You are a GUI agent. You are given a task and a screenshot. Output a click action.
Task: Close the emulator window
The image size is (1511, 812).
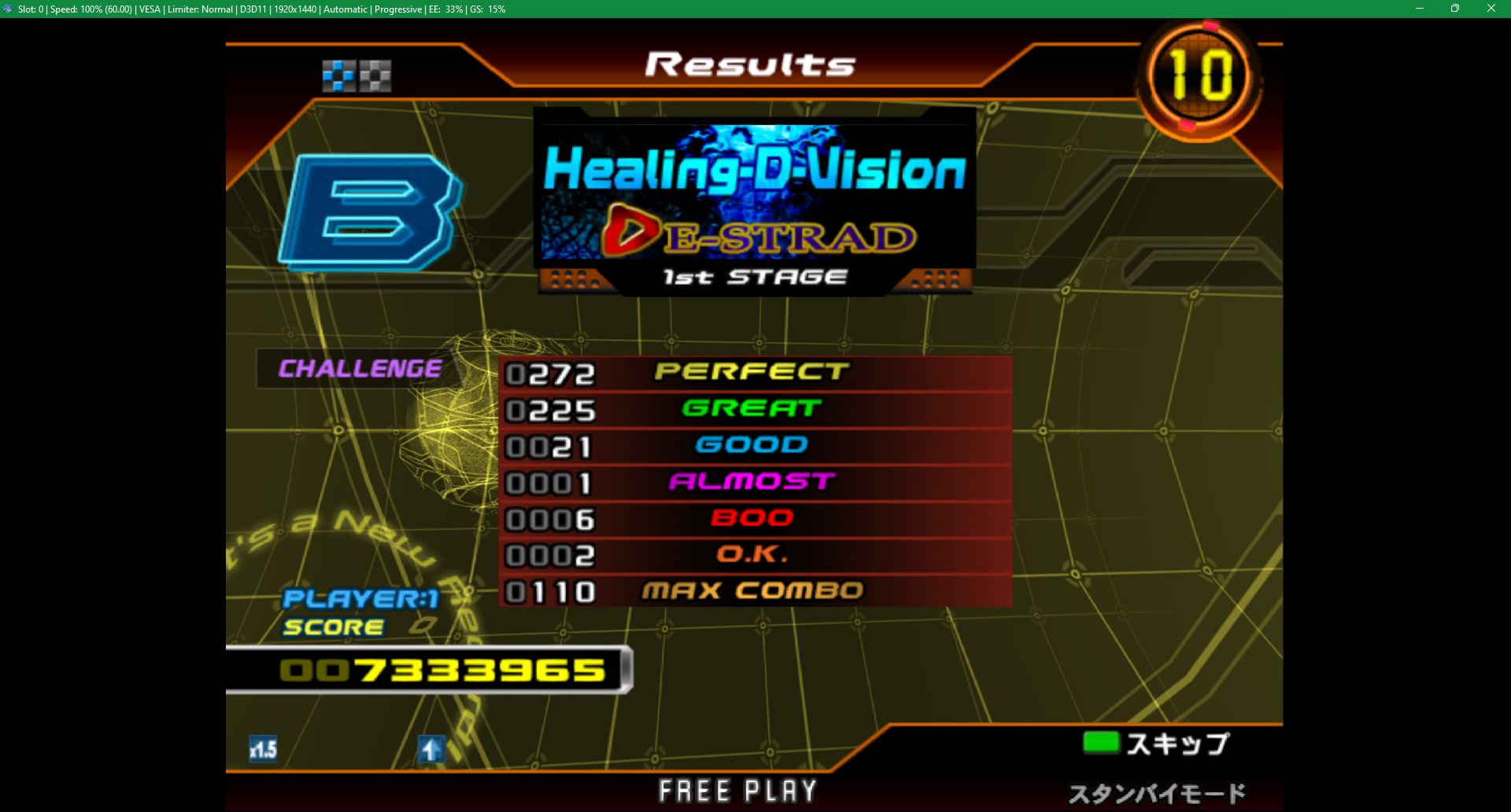pyautogui.click(x=1491, y=9)
